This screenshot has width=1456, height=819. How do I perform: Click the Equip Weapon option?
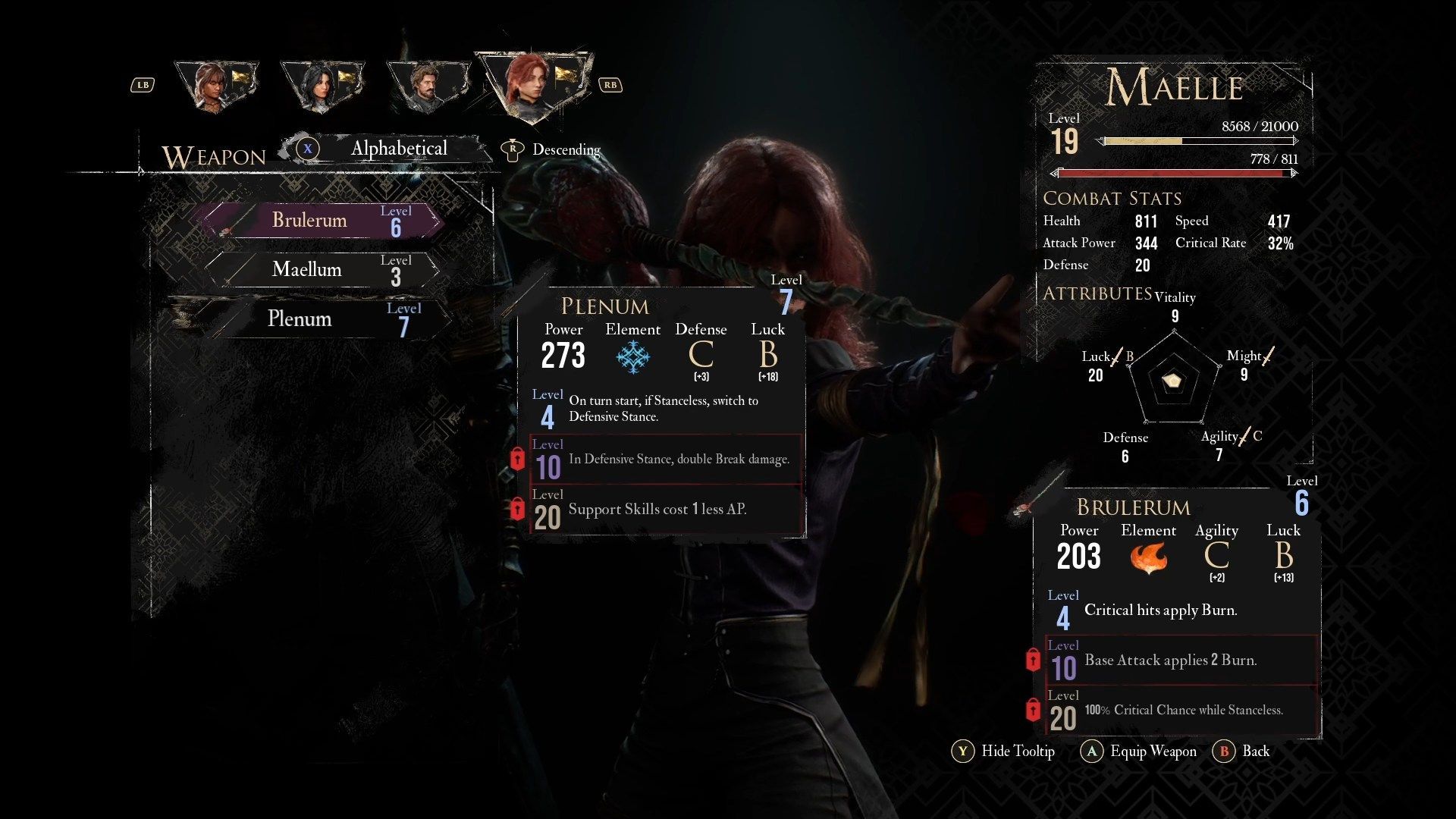[x=1140, y=752]
